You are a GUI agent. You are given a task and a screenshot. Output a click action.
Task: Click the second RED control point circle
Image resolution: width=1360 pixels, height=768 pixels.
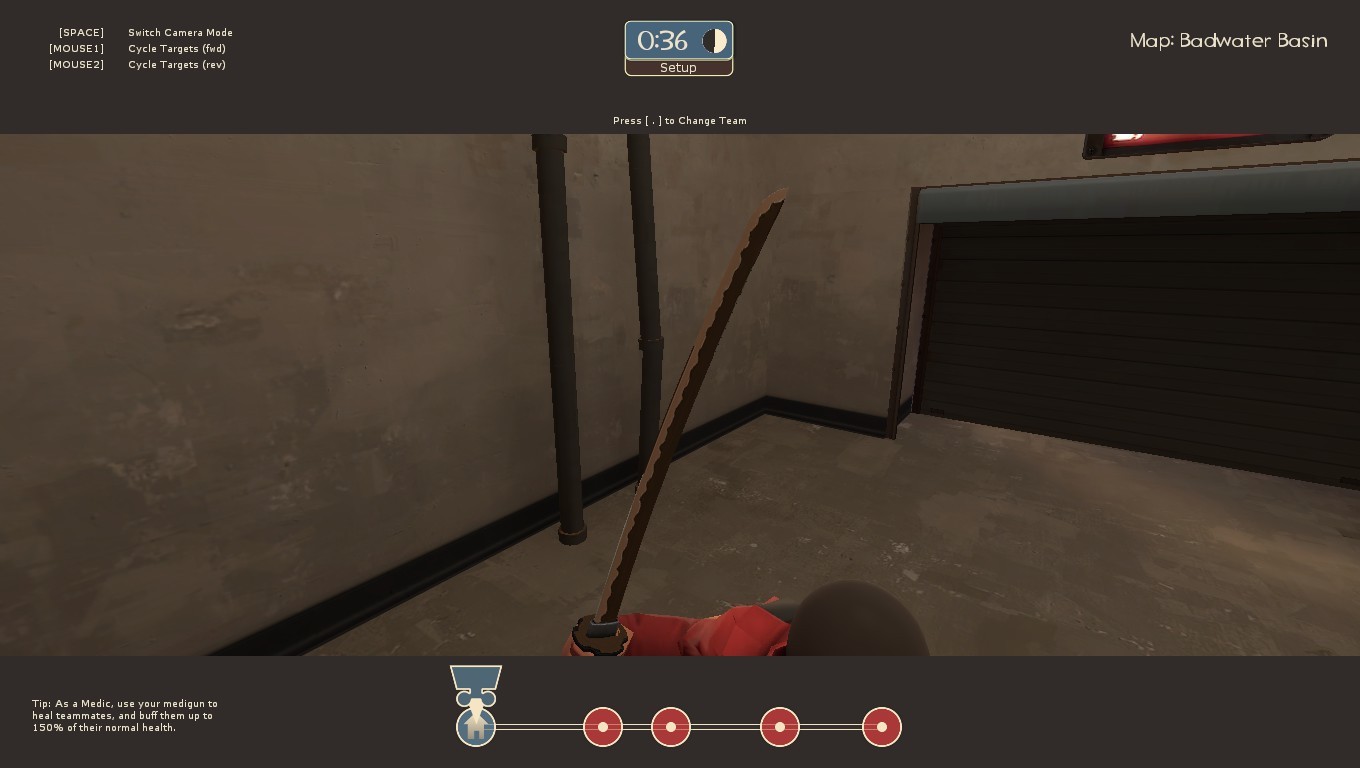pyautogui.click(x=670, y=727)
